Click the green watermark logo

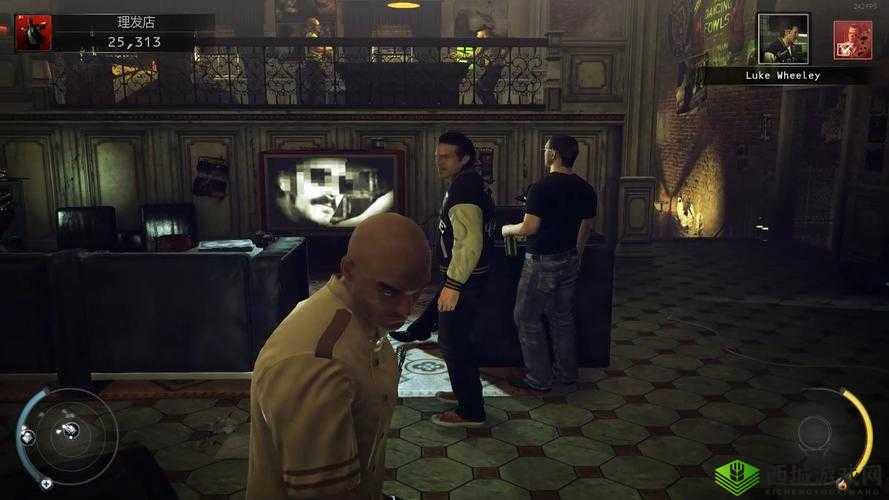tap(736, 475)
